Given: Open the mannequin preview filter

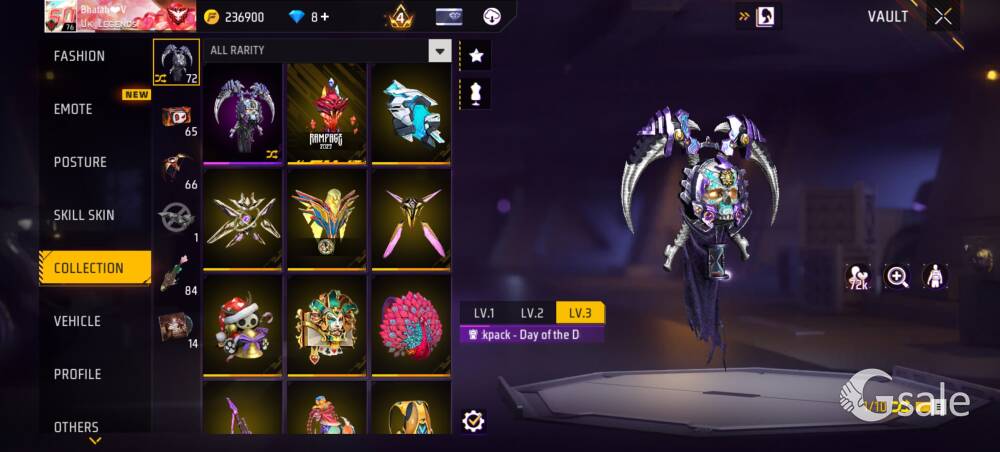Looking at the screenshot, I should (476, 94).
